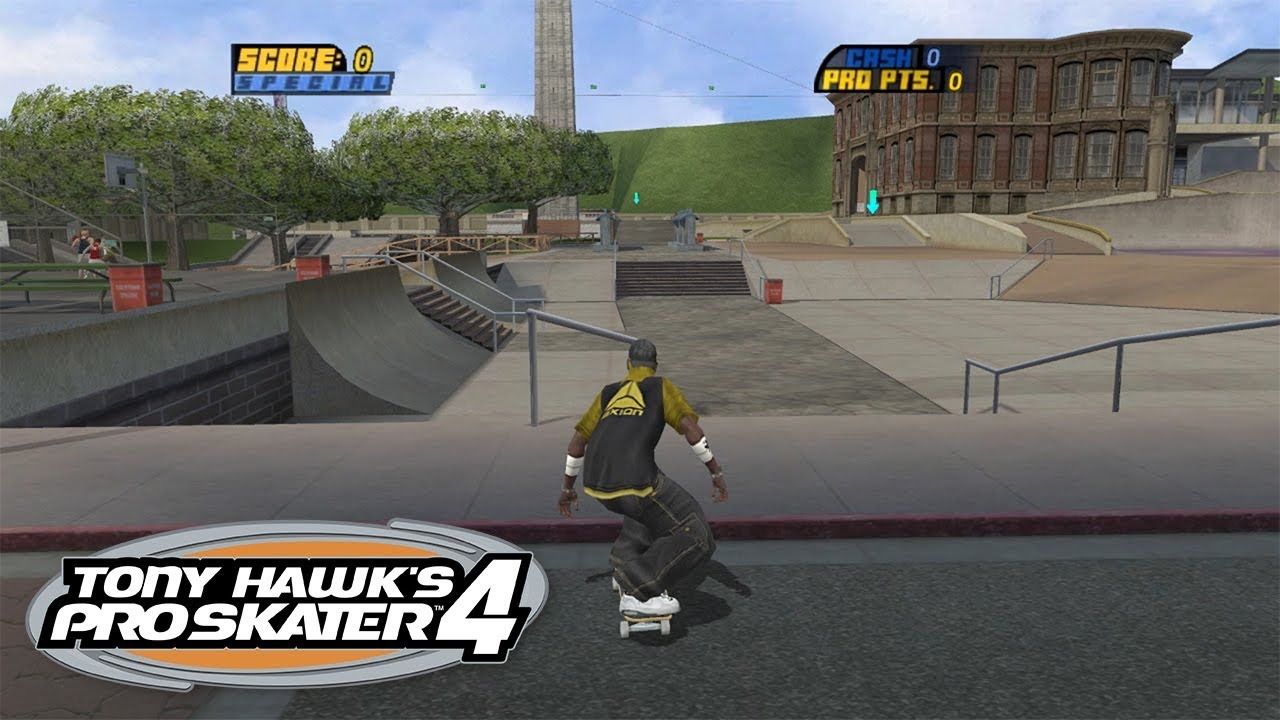Click the green goal arrow above the stairs
The image size is (1280, 720).
point(635,198)
